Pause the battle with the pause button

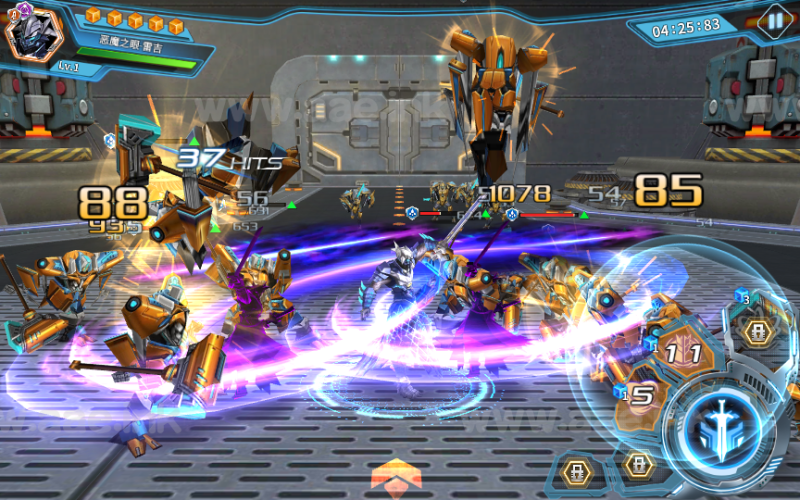pyautogui.click(x=773, y=21)
